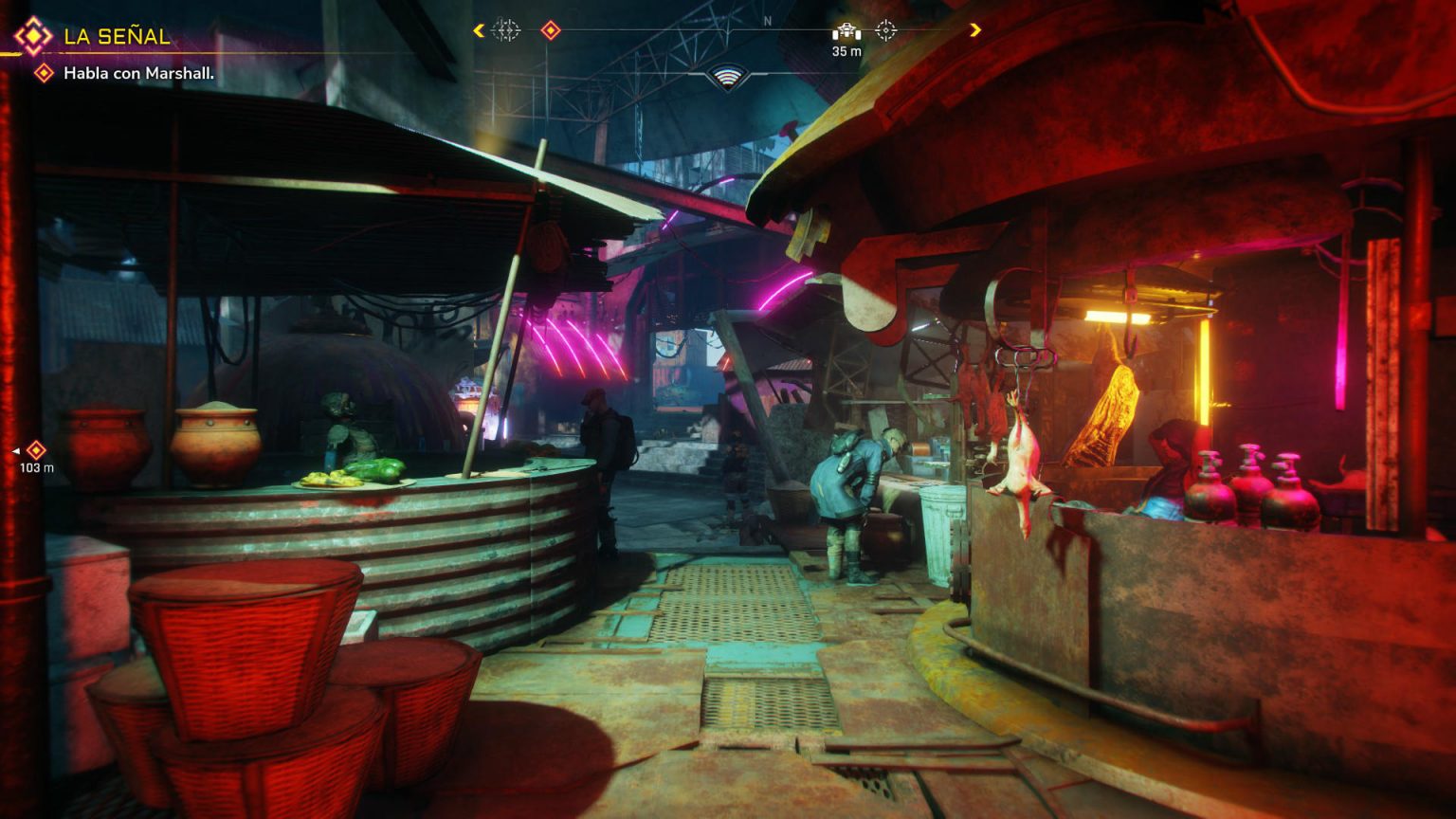Select the 103 m waypoint marker

tap(36, 450)
